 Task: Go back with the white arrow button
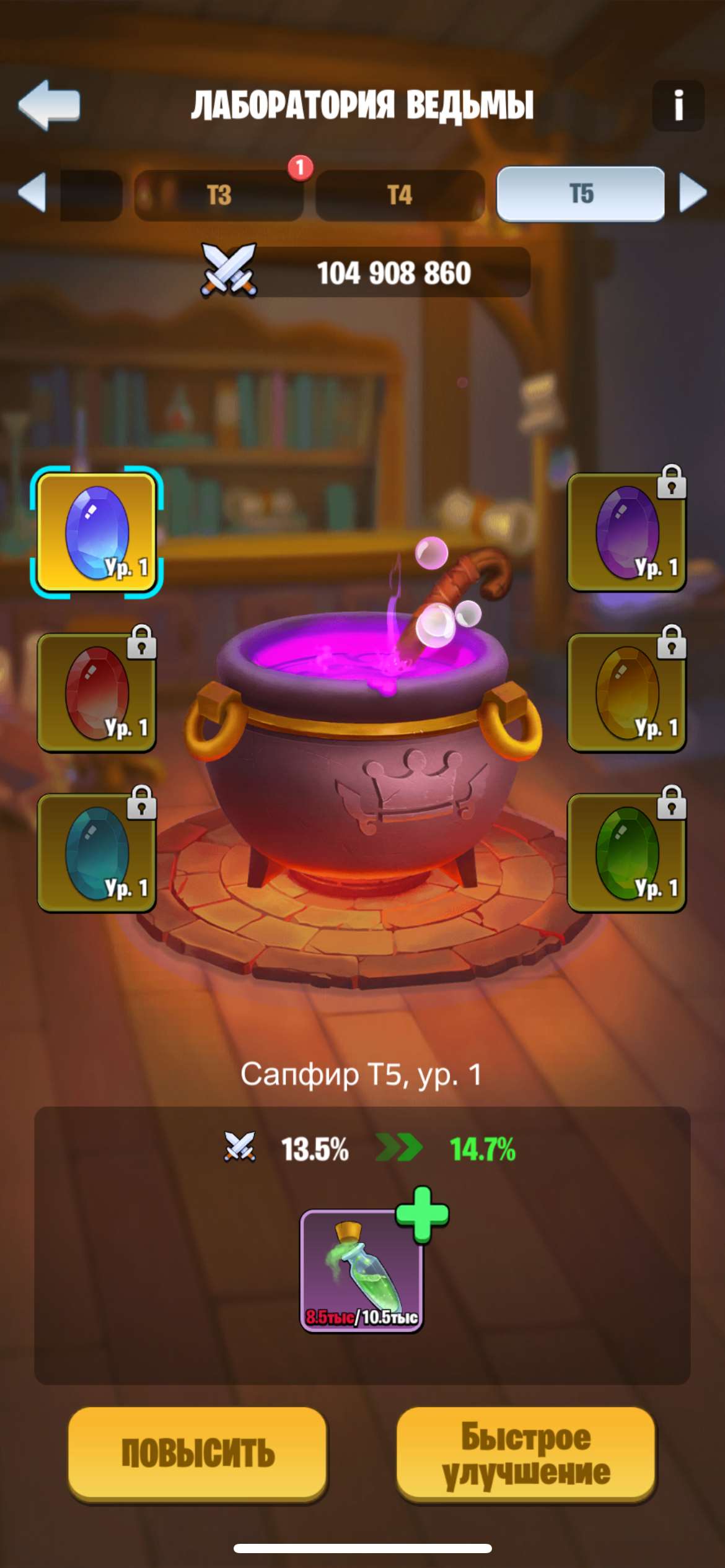point(50,105)
